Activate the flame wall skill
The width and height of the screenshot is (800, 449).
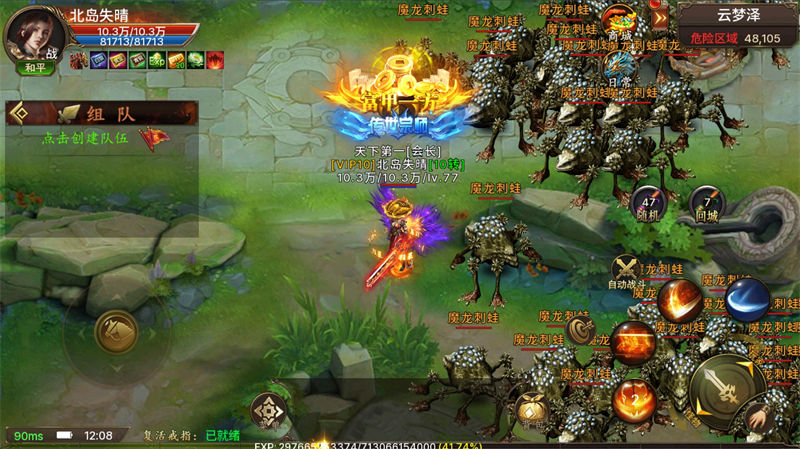(634, 343)
